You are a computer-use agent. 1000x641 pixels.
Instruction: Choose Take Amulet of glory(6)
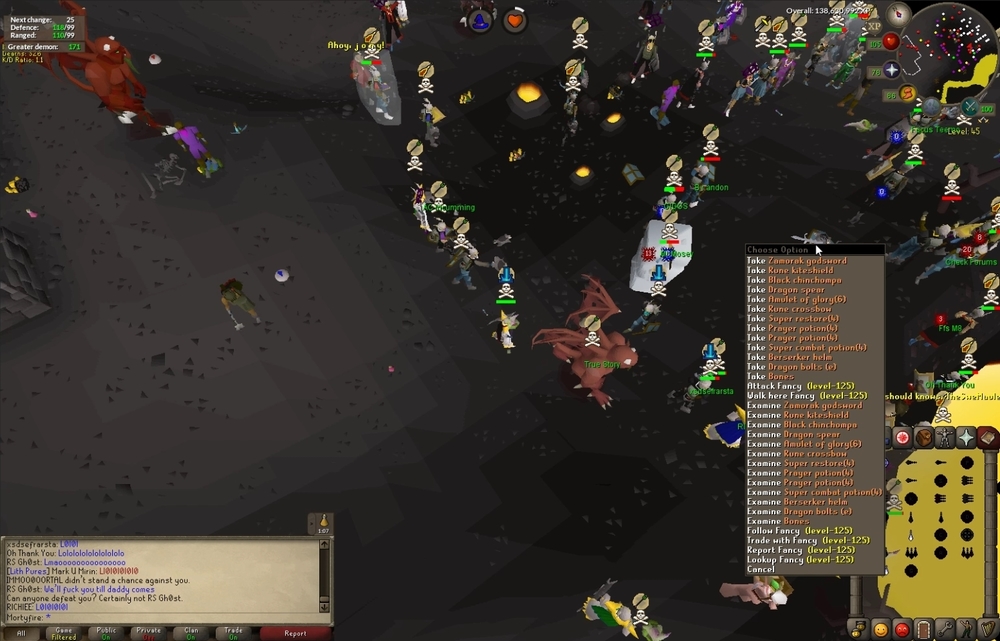coord(796,300)
